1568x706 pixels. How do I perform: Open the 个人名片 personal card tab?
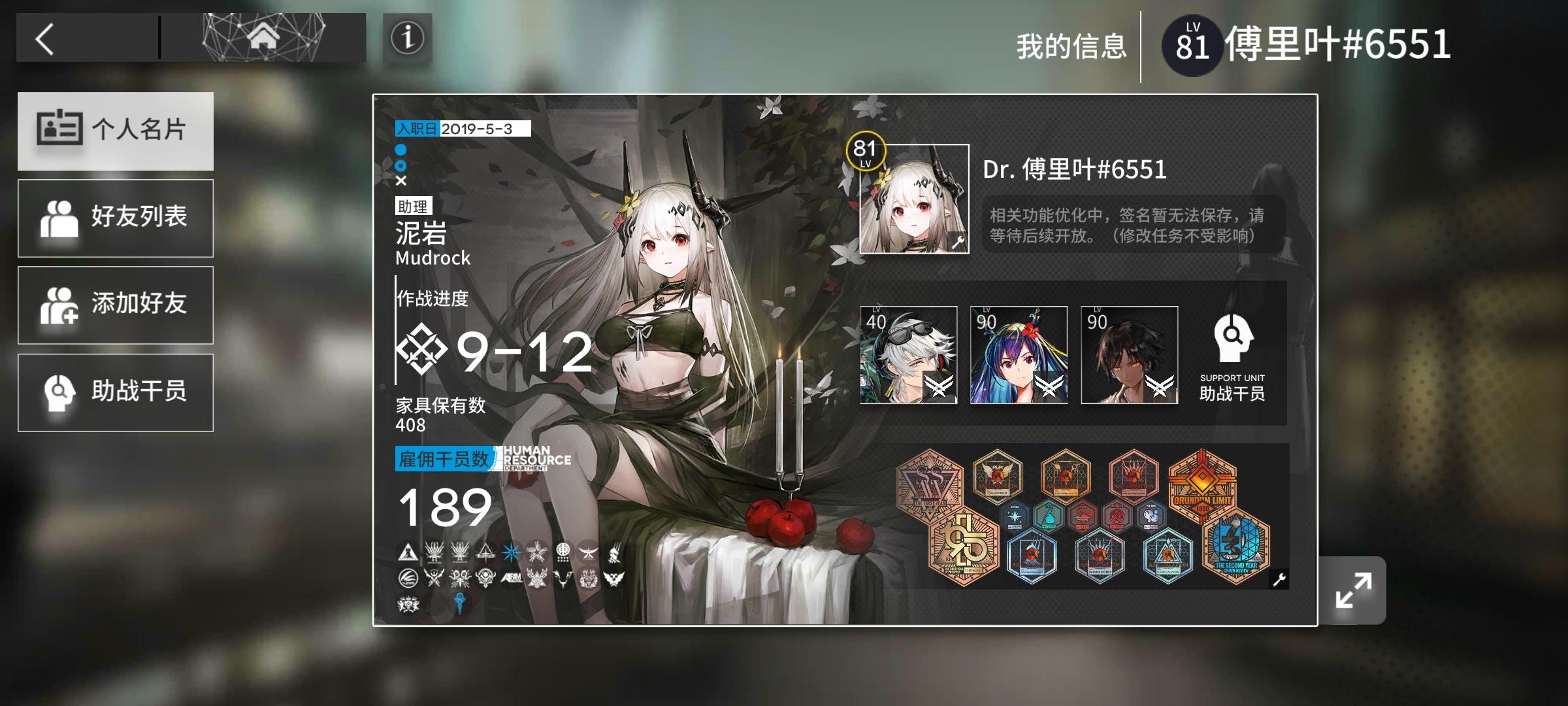pyautogui.click(x=115, y=131)
